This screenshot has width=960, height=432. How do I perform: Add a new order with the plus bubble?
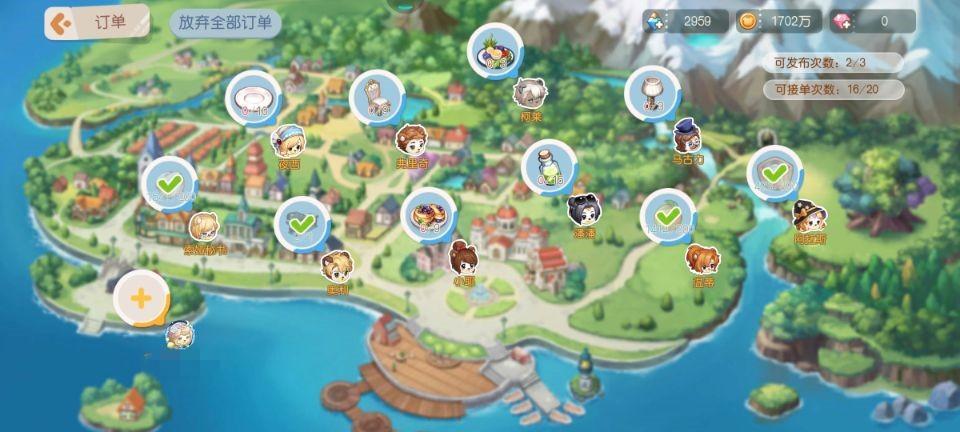point(141,298)
